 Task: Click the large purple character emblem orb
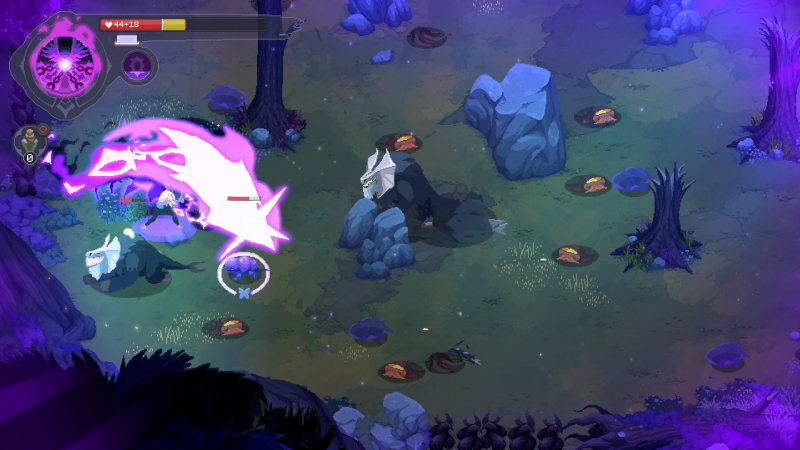click(x=63, y=64)
